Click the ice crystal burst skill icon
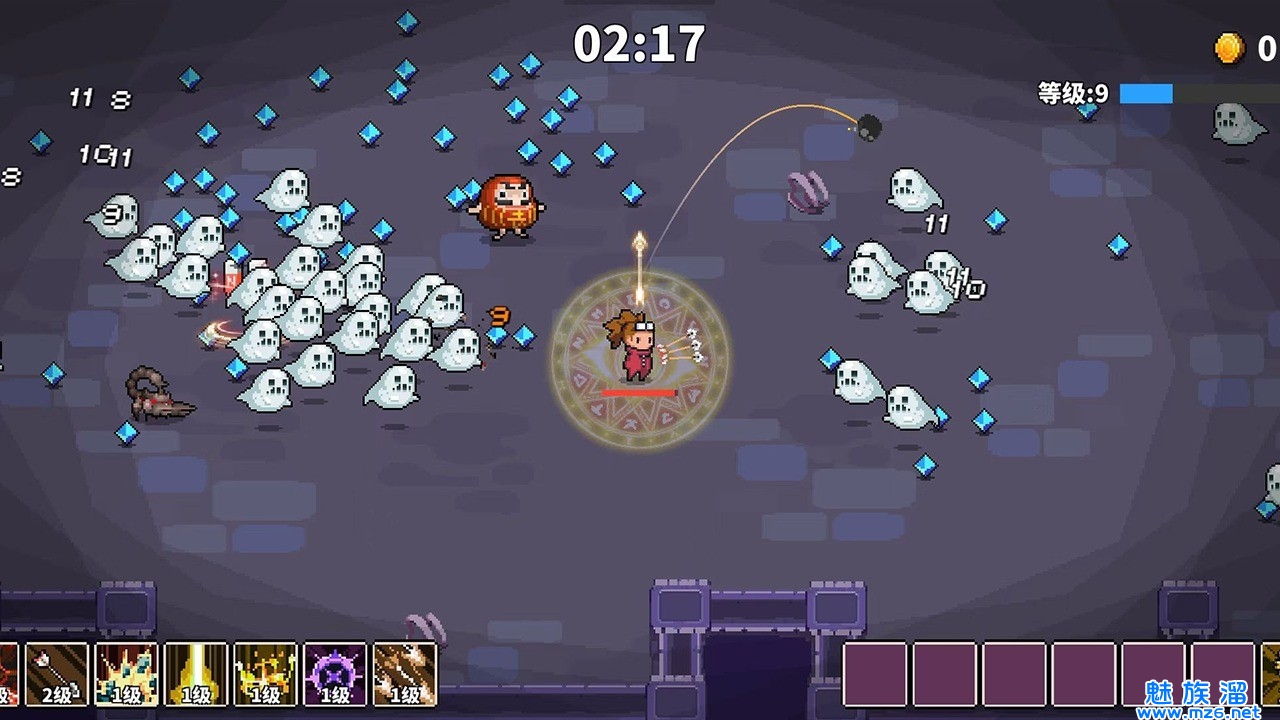This screenshot has width=1280, height=720. click(126, 674)
